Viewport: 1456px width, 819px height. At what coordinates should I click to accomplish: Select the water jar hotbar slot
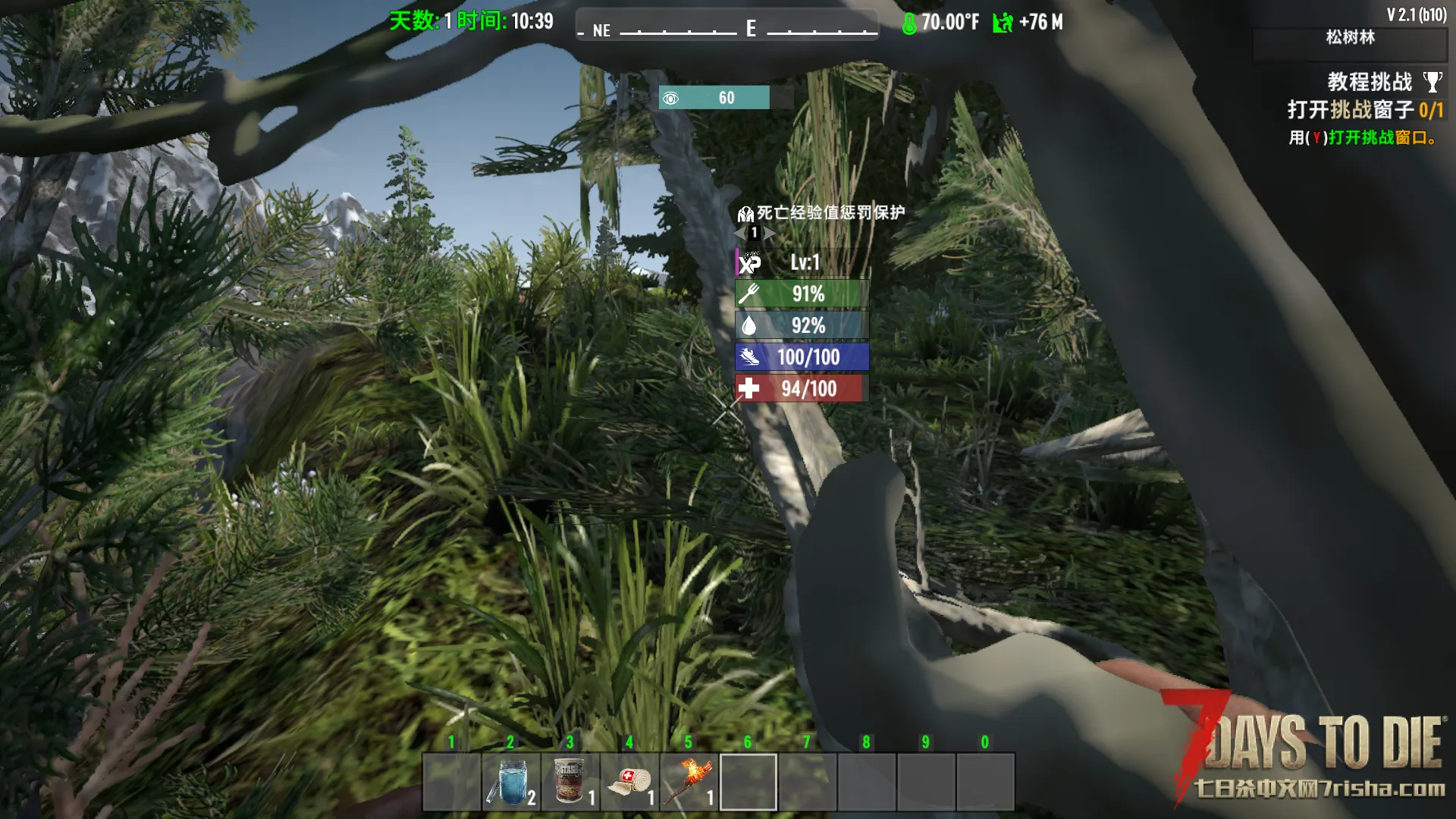pos(511,781)
